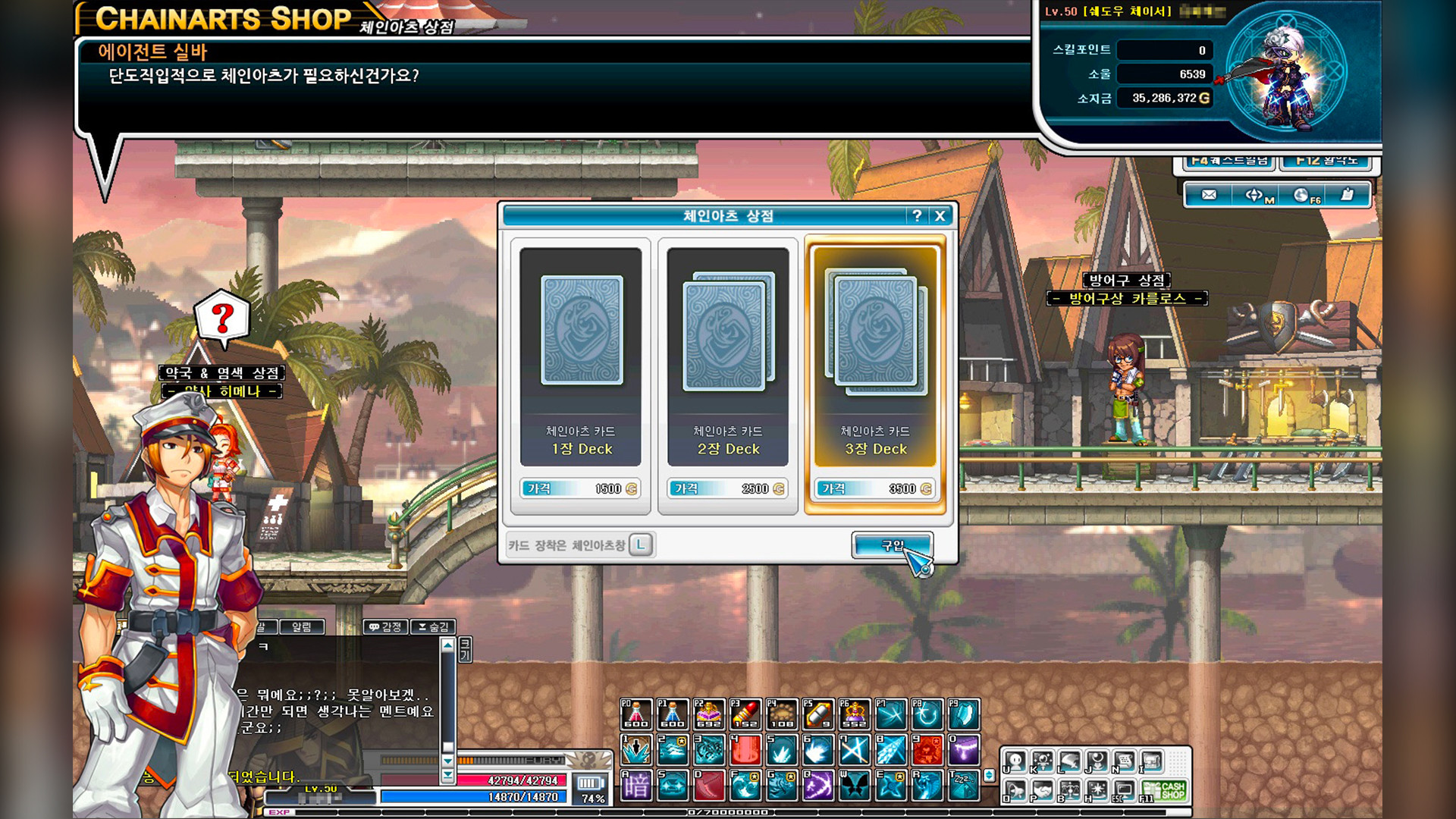Open the character info icon labeled U

(1015, 761)
